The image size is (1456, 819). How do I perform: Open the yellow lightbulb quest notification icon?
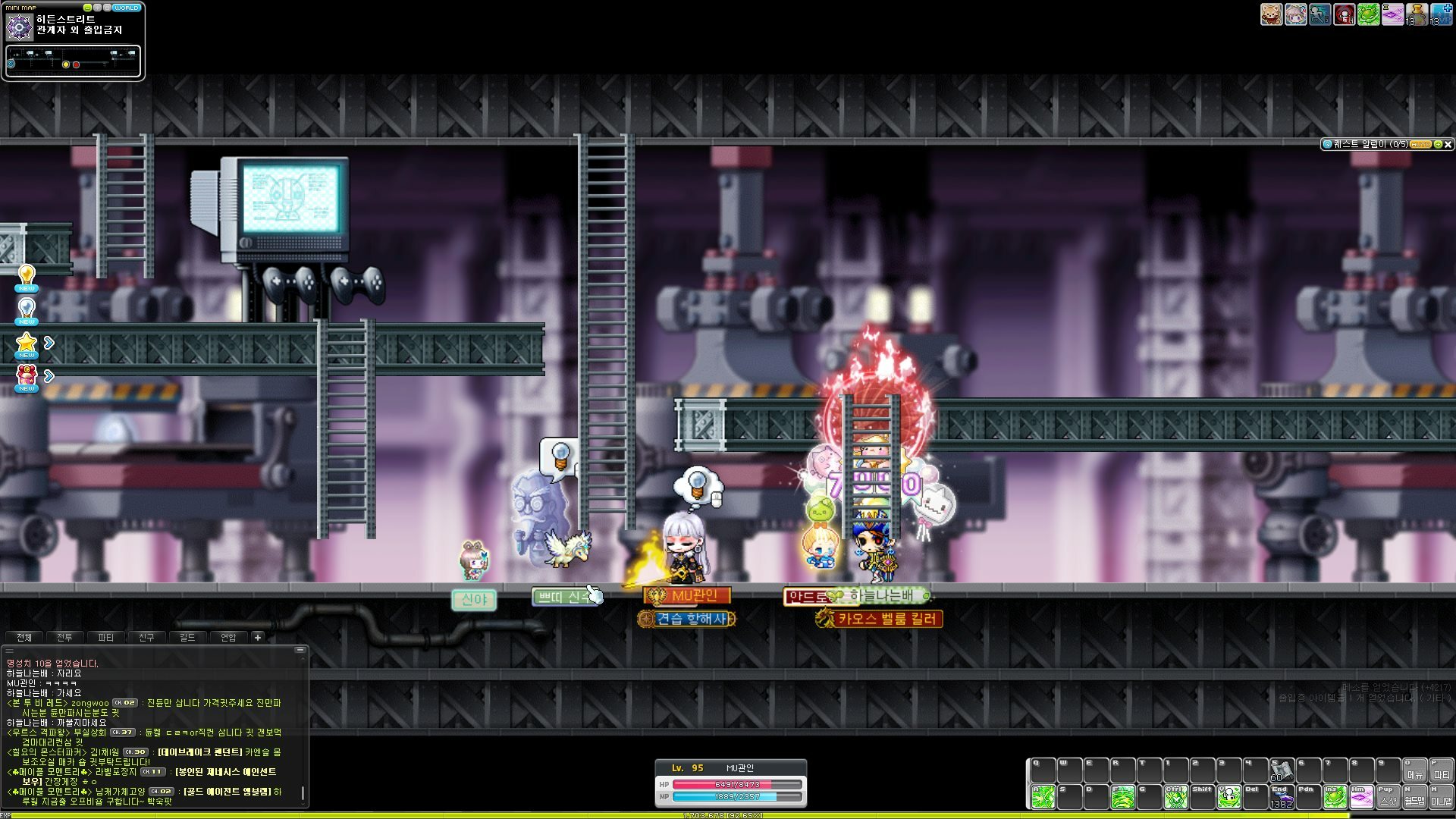click(27, 275)
